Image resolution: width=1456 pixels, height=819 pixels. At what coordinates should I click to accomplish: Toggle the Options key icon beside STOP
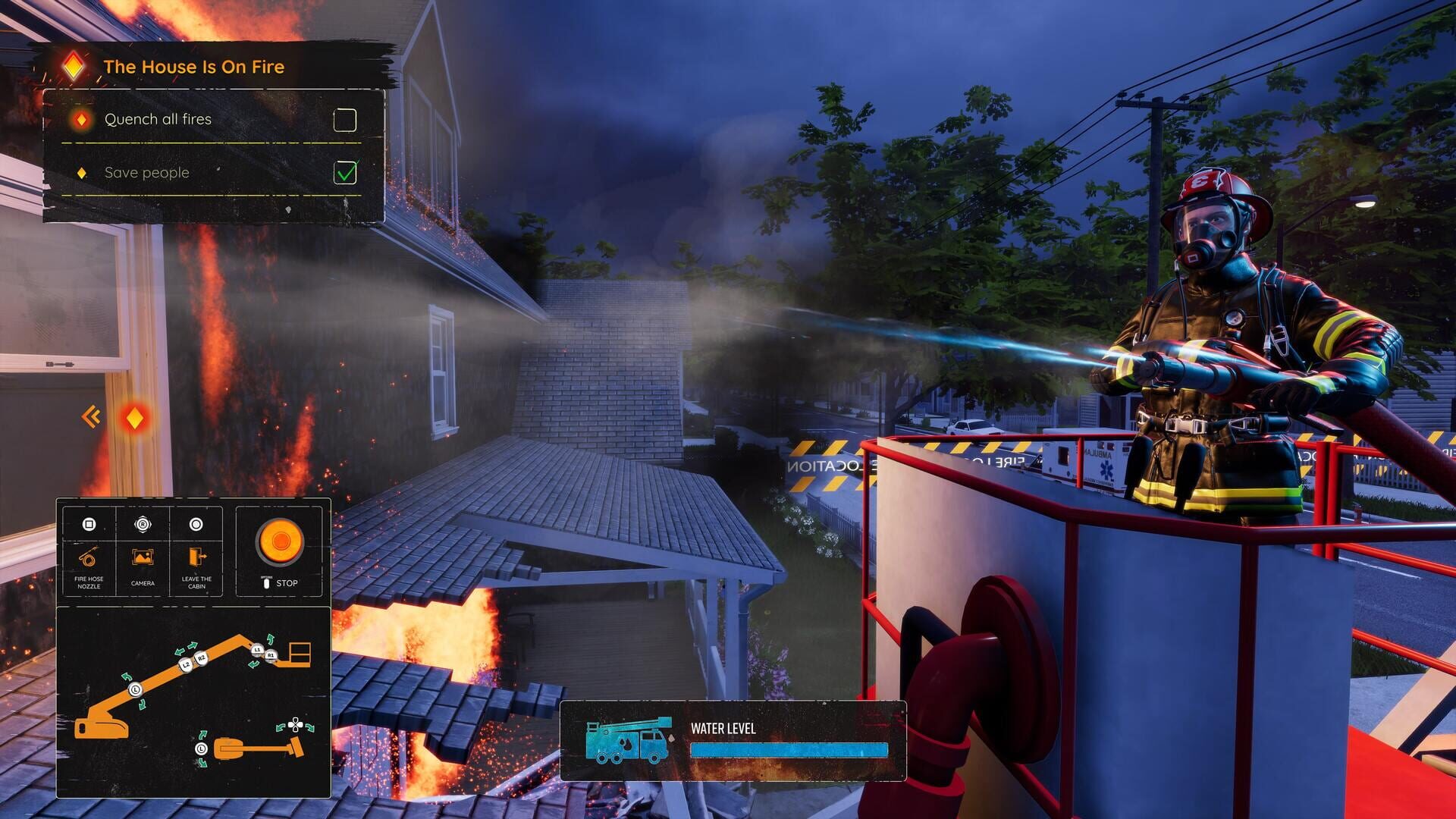coord(266,581)
